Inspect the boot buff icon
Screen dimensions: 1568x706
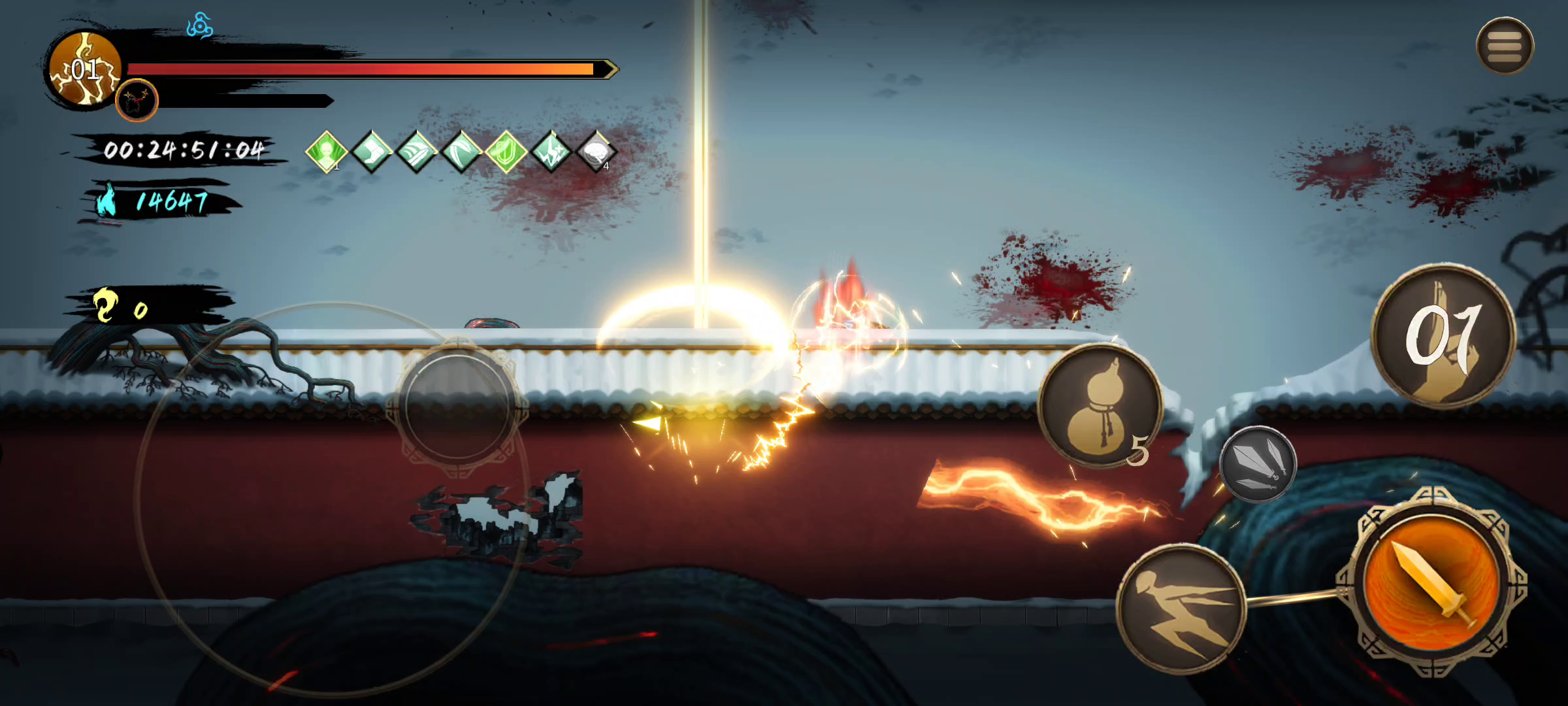tap(371, 152)
